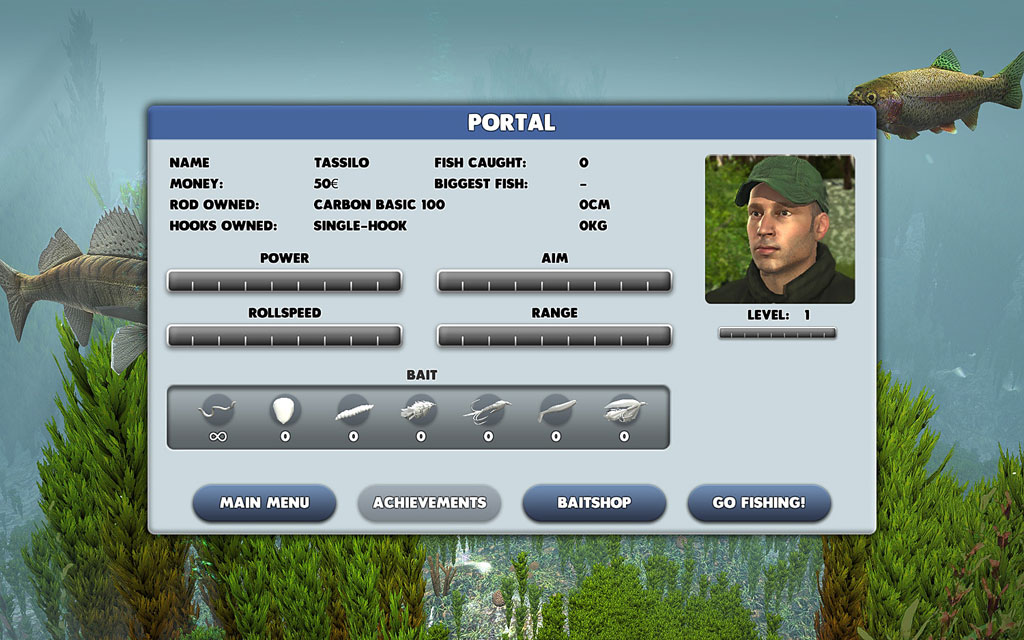Pick the maggot grub bait
This screenshot has width=1024, height=640.
(353, 410)
